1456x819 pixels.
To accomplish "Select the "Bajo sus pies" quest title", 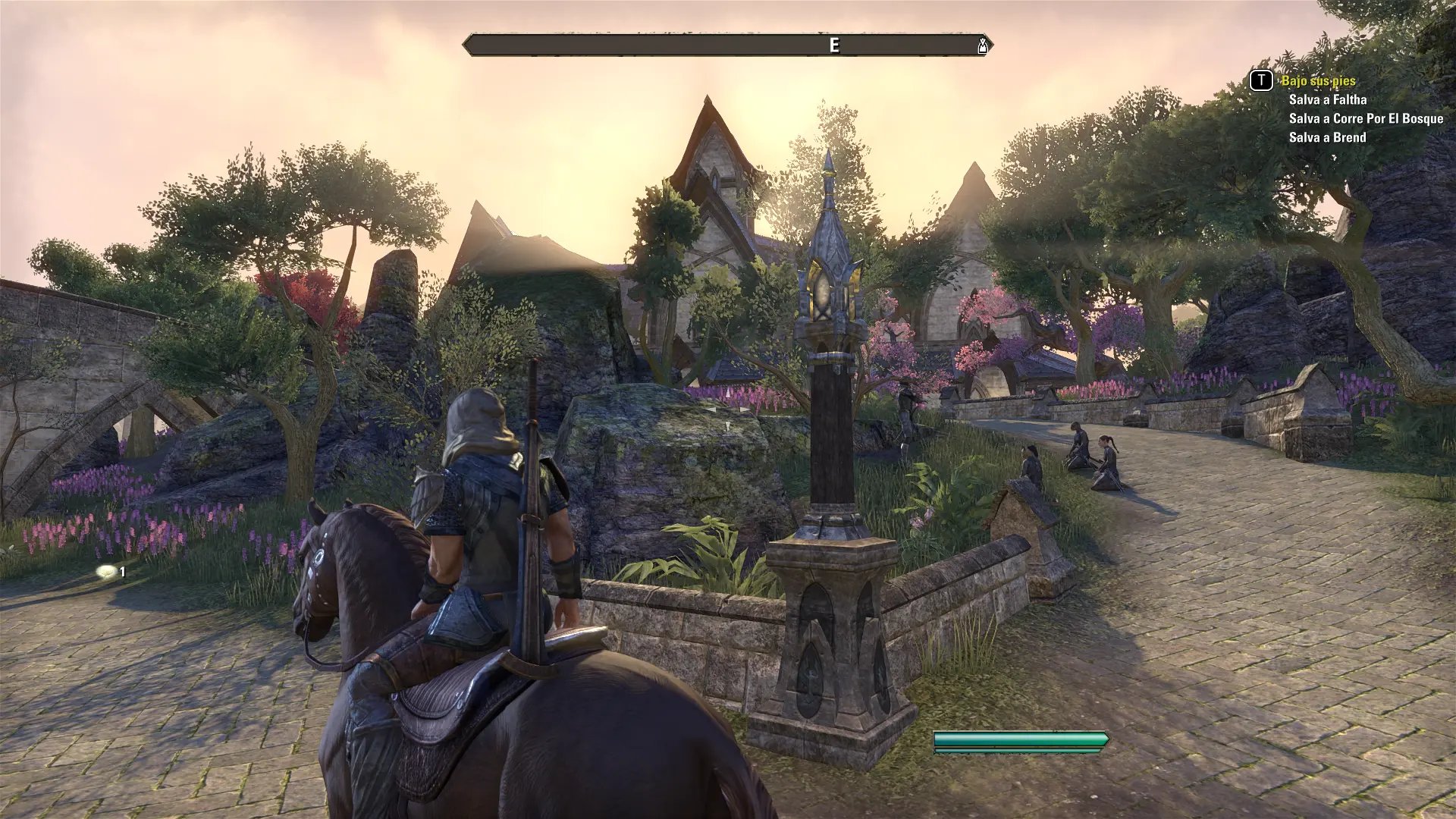I will [1318, 80].
